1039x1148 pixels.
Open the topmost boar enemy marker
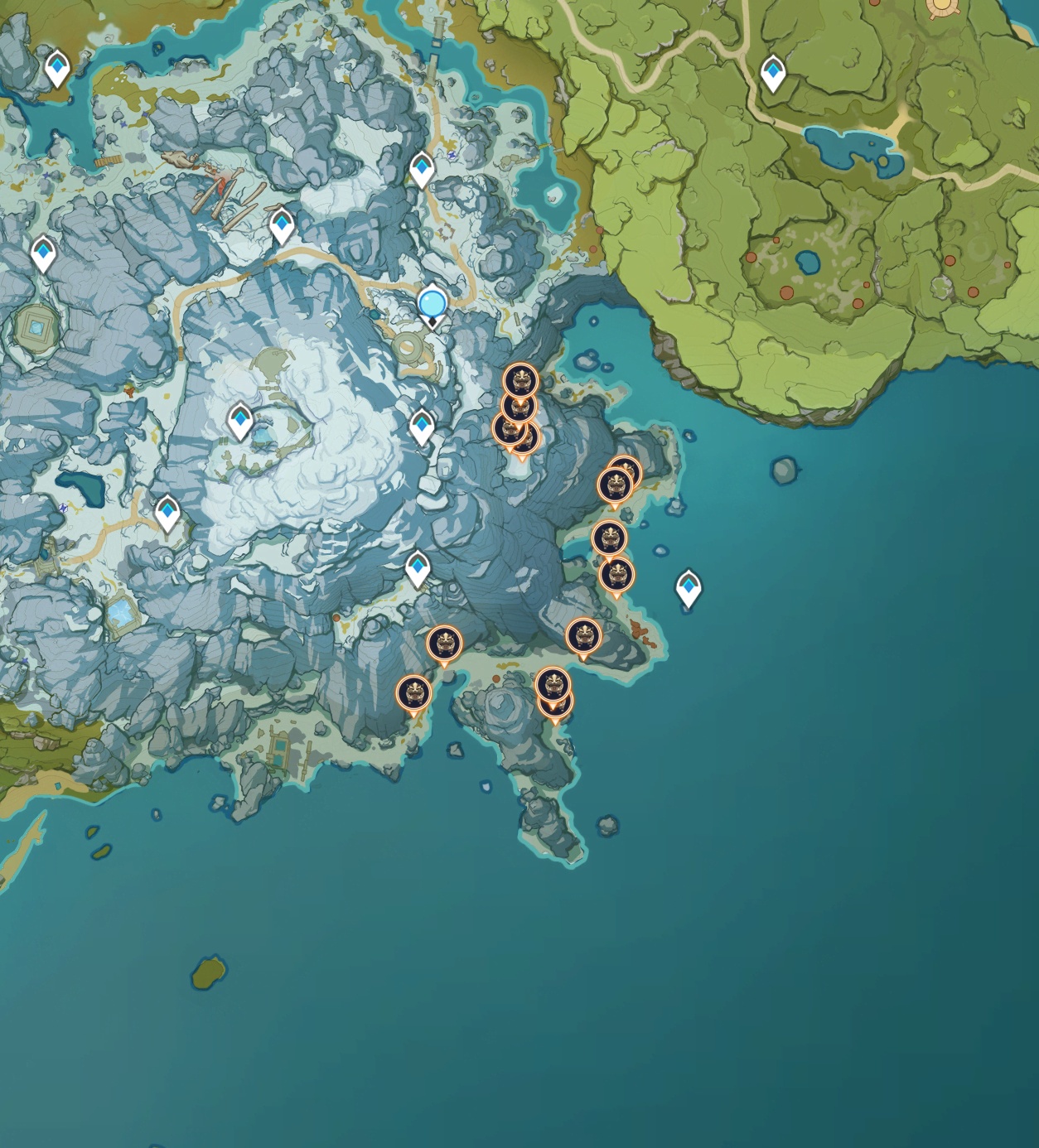coord(520,381)
